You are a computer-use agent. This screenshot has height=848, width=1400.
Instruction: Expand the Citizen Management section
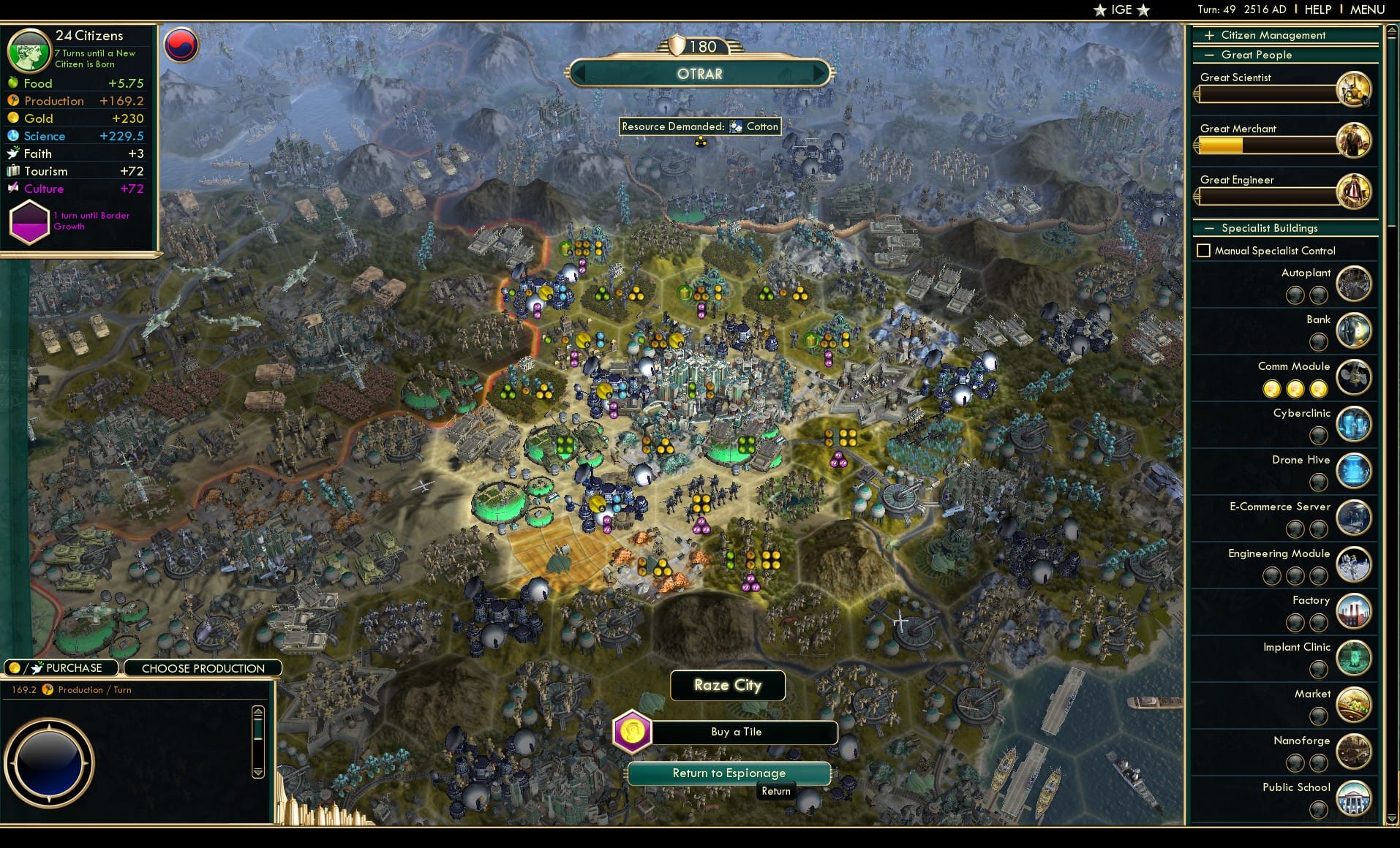1208,34
